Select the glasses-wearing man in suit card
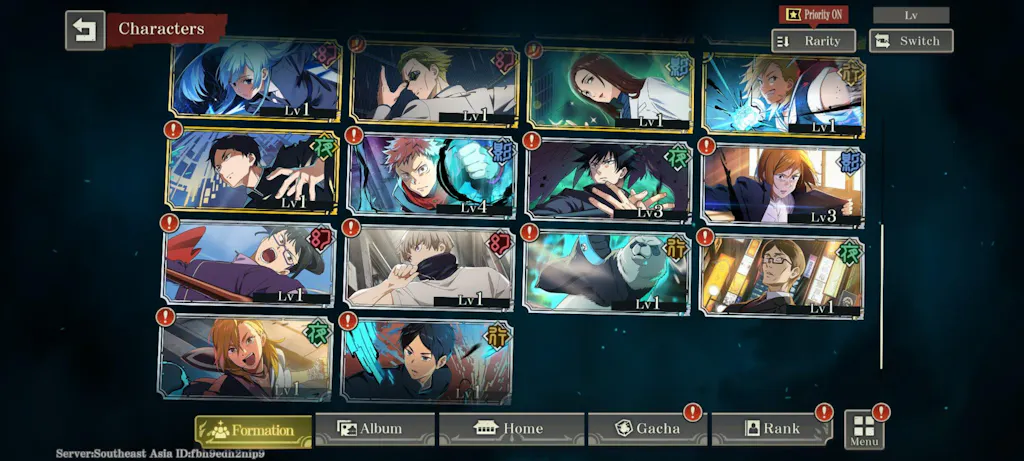Viewport: 1024px width, 461px height. pyautogui.click(x=782, y=275)
